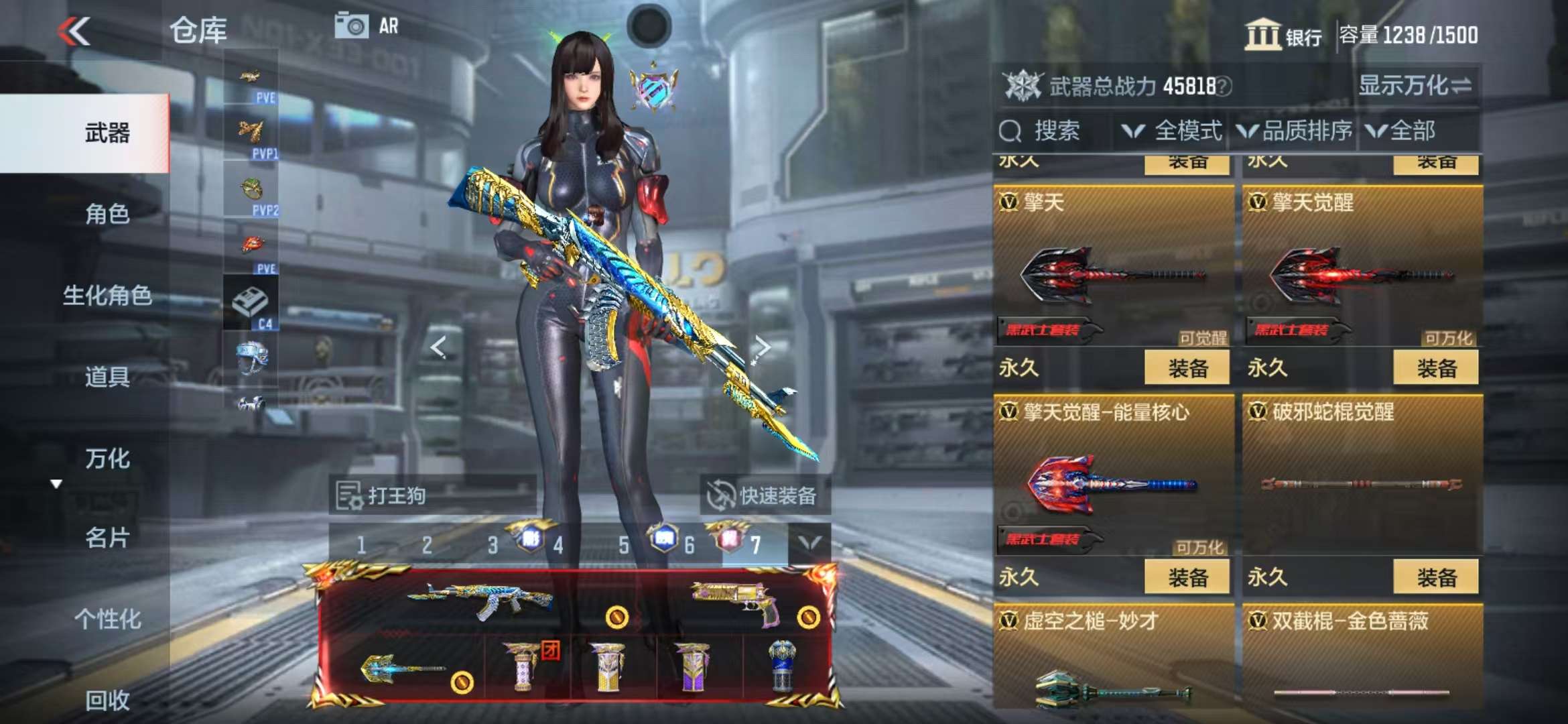Image resolution: width=1568 pixels, height=724 pixels.
Task: Activate 快速装备 quick equip
Action: click(x=765, y=496)
